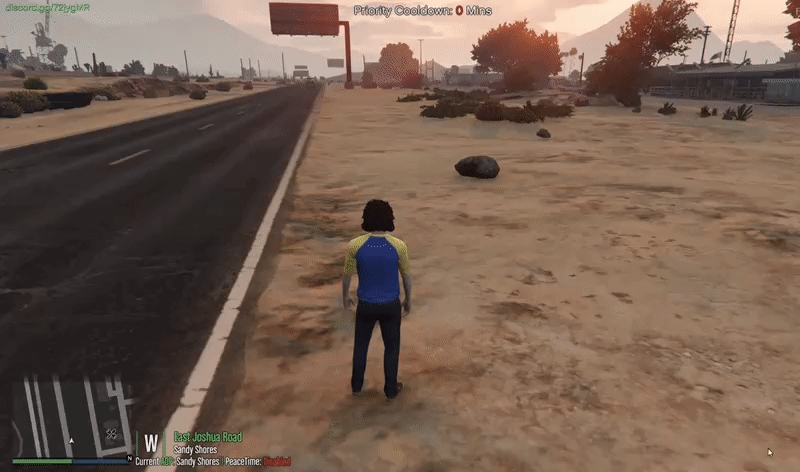The width and height of the screenshot is (800, 472).
Task: Select the crossed-tools marker on the minimap
Action: [x=112, y=434]
